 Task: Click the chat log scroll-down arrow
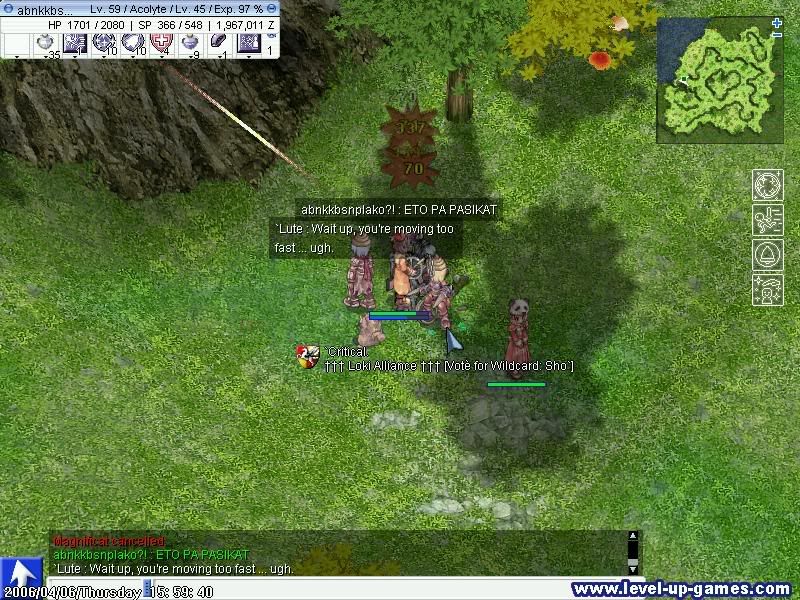pos(632,570)
